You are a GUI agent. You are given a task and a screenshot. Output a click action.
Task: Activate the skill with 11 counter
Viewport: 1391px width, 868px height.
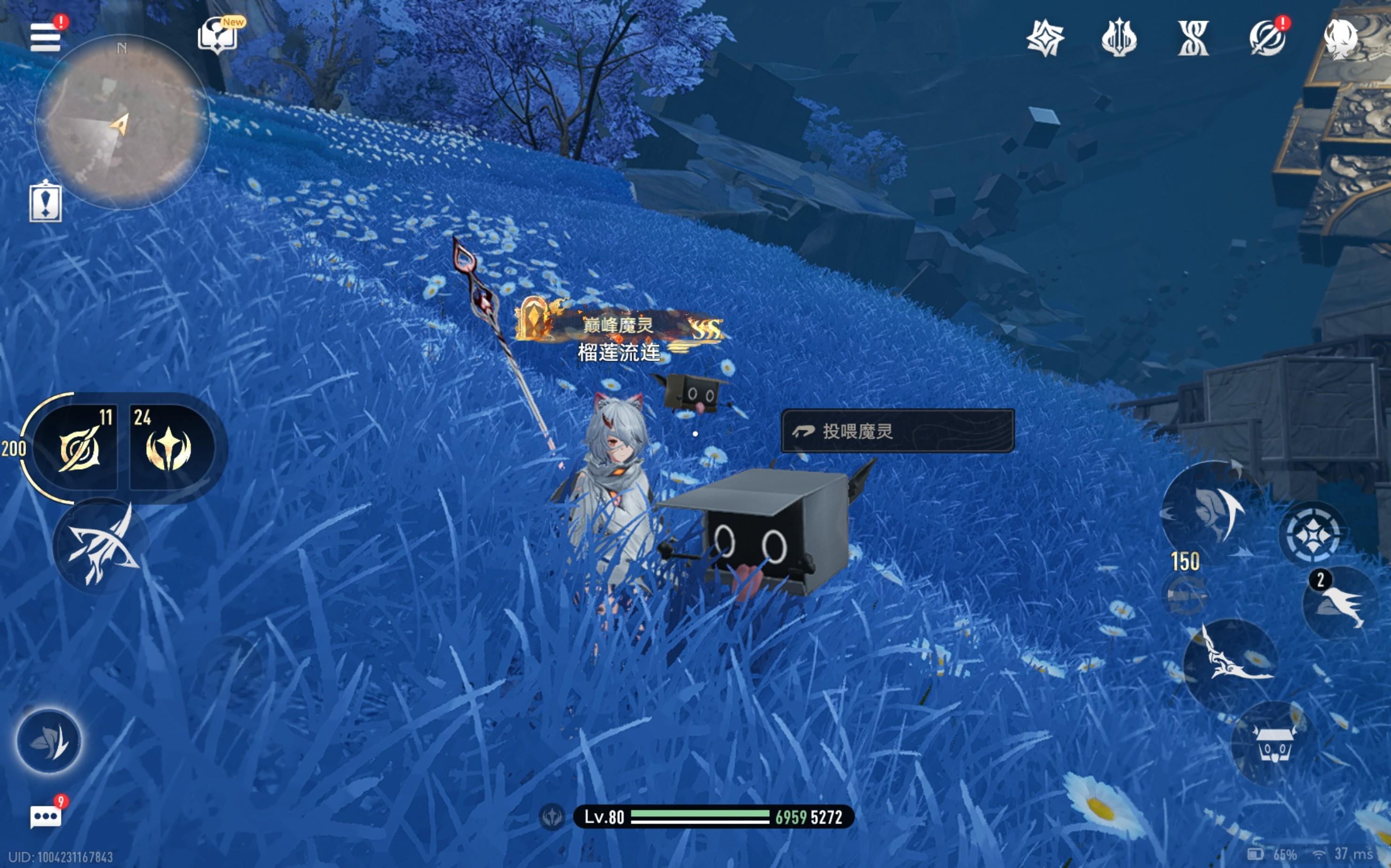click(x=78, y=449)
